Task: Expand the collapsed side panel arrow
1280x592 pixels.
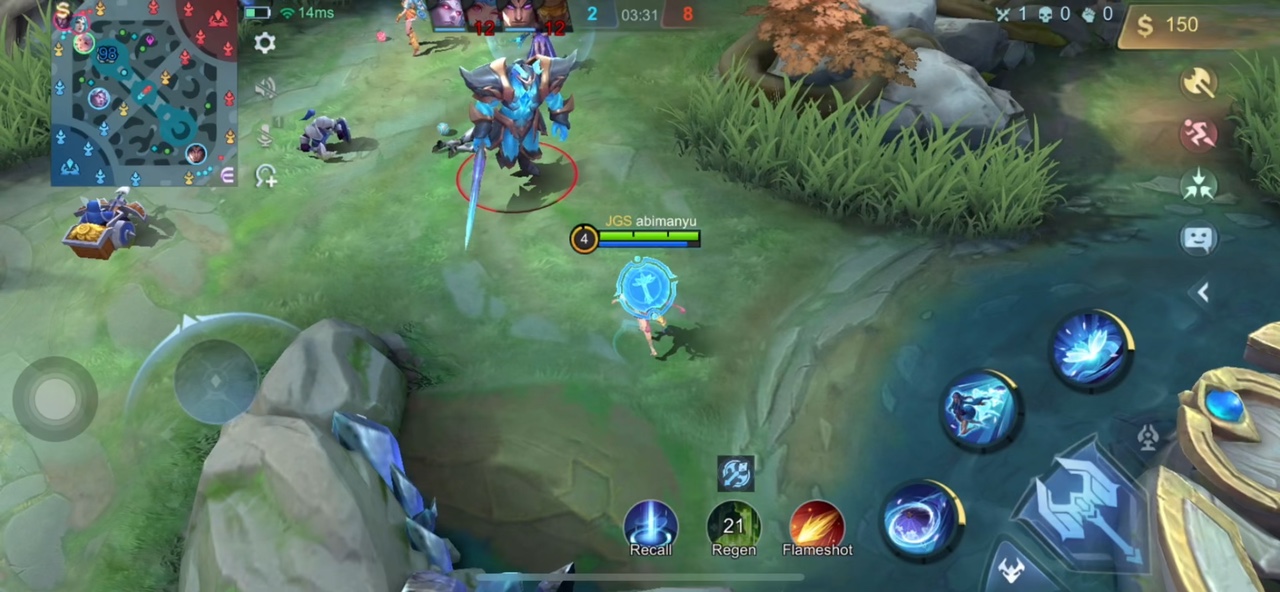Action: 1203,292
